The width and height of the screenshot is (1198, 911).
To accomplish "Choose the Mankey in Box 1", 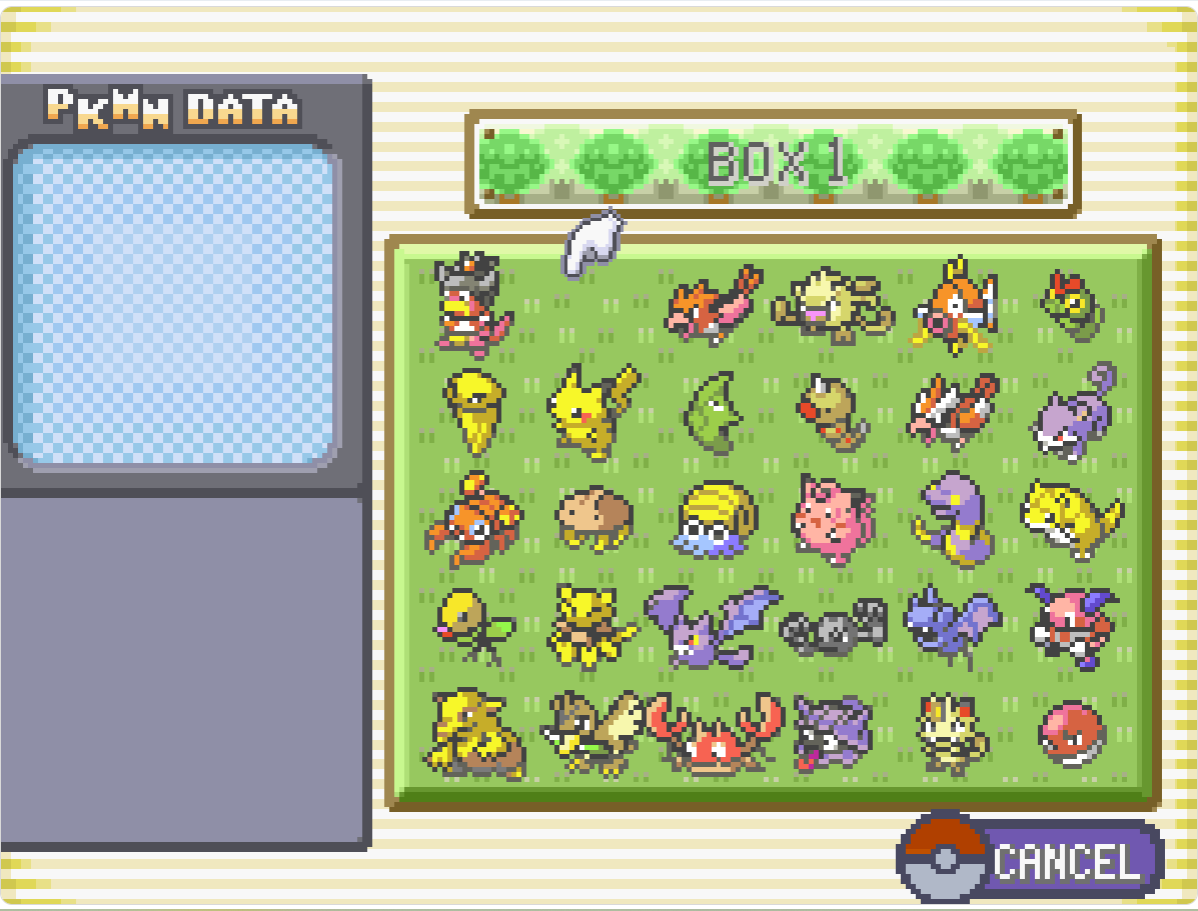I will [830, 298].
